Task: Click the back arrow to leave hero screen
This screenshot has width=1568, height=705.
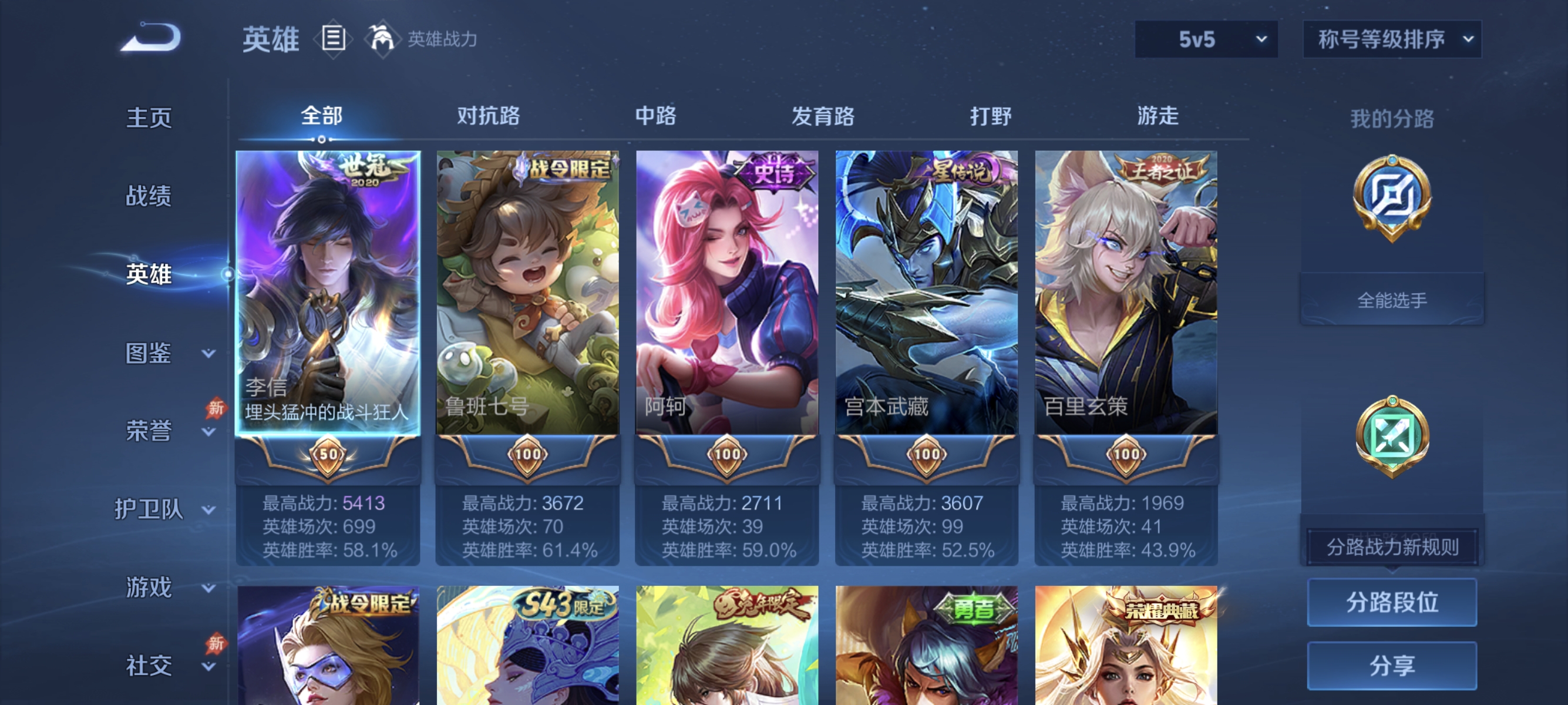Action: pos(150,36)
